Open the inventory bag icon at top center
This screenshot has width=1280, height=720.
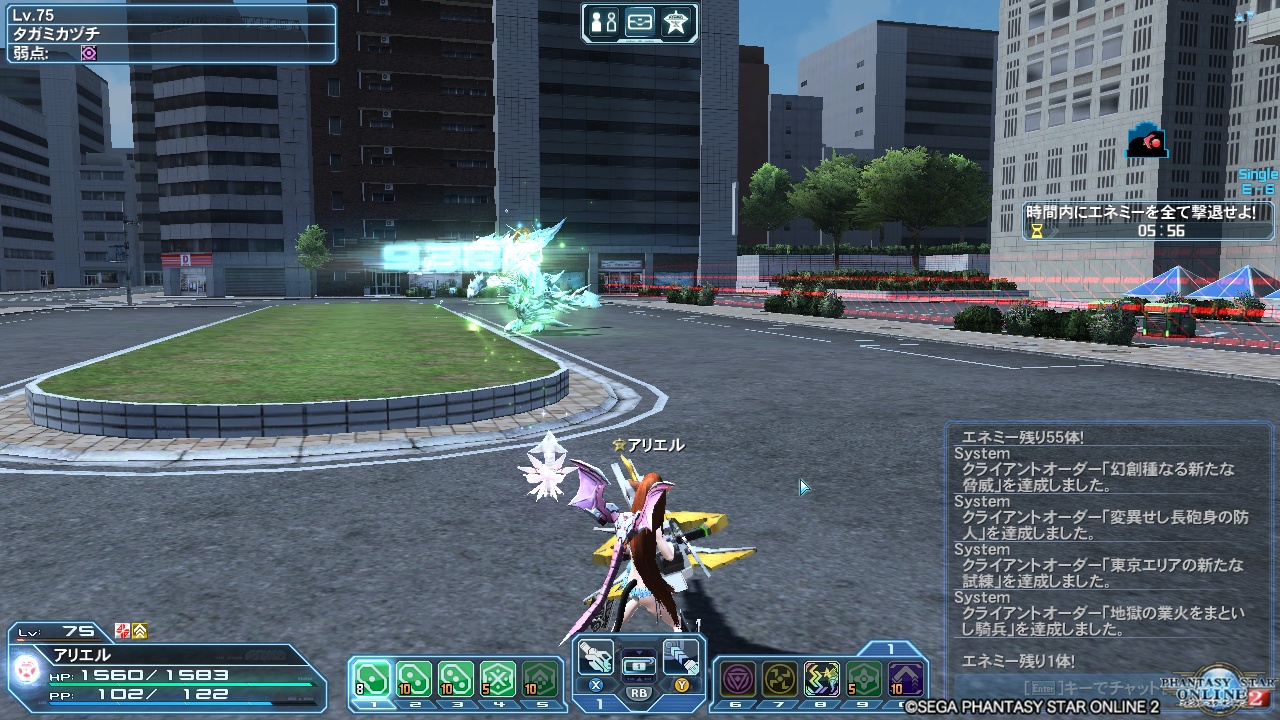(x=640, y=21)
